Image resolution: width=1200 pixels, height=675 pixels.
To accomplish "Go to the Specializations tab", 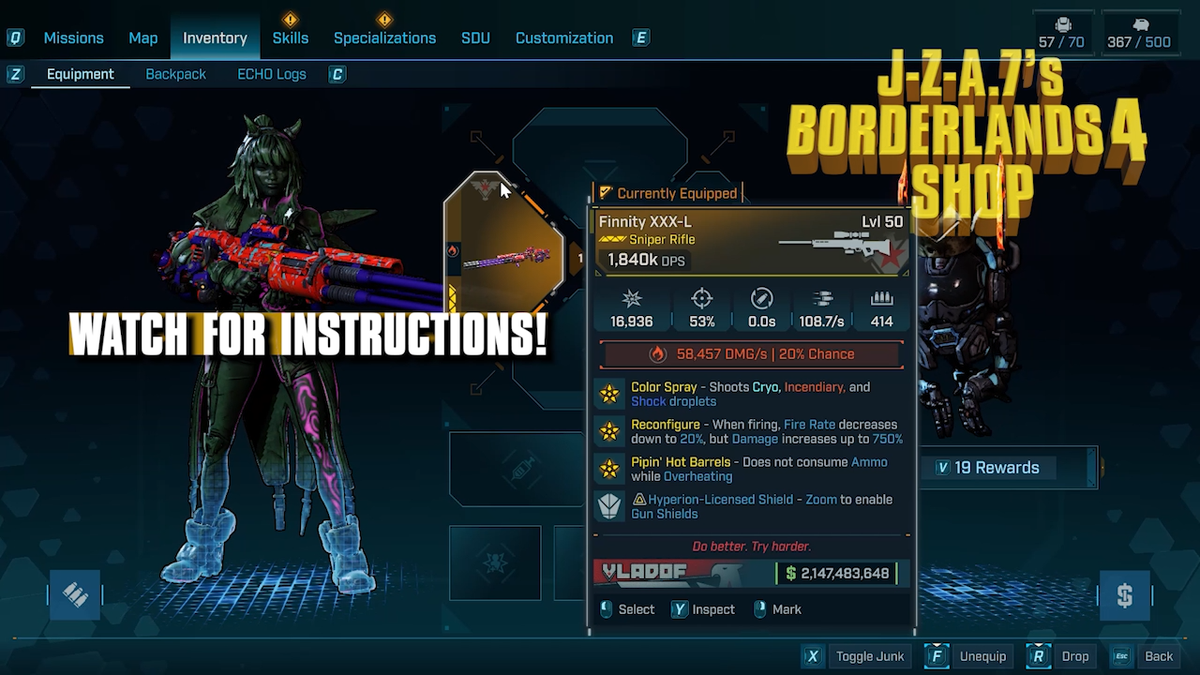I will click(384, 38).
